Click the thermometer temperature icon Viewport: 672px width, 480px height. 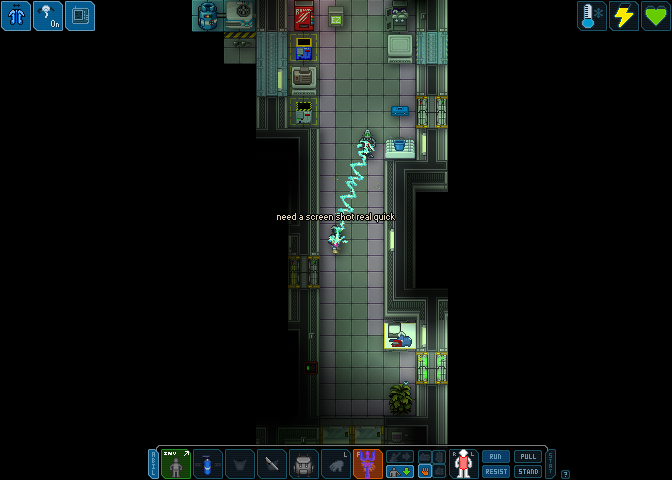tap(592, 16)
